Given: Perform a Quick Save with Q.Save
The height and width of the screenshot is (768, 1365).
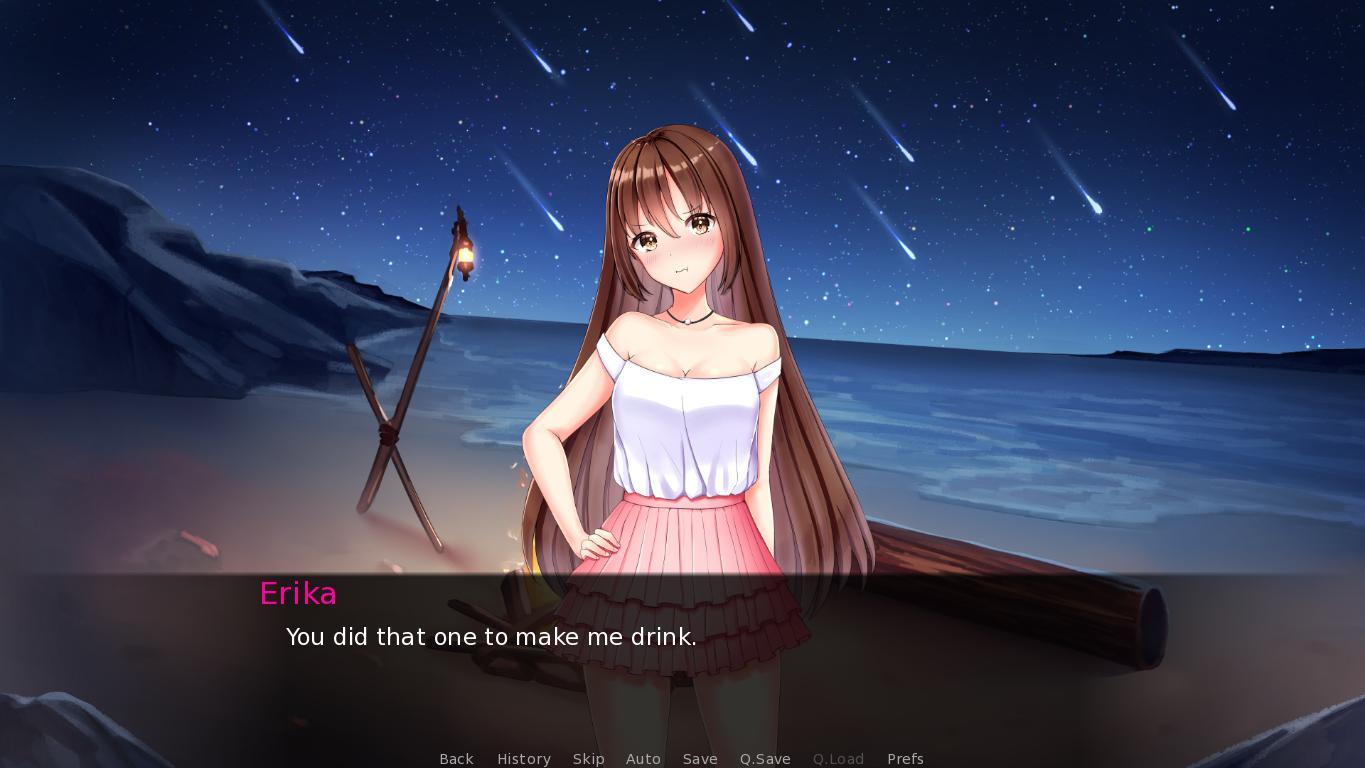Looking at the screenshot, I should point(764,759).
